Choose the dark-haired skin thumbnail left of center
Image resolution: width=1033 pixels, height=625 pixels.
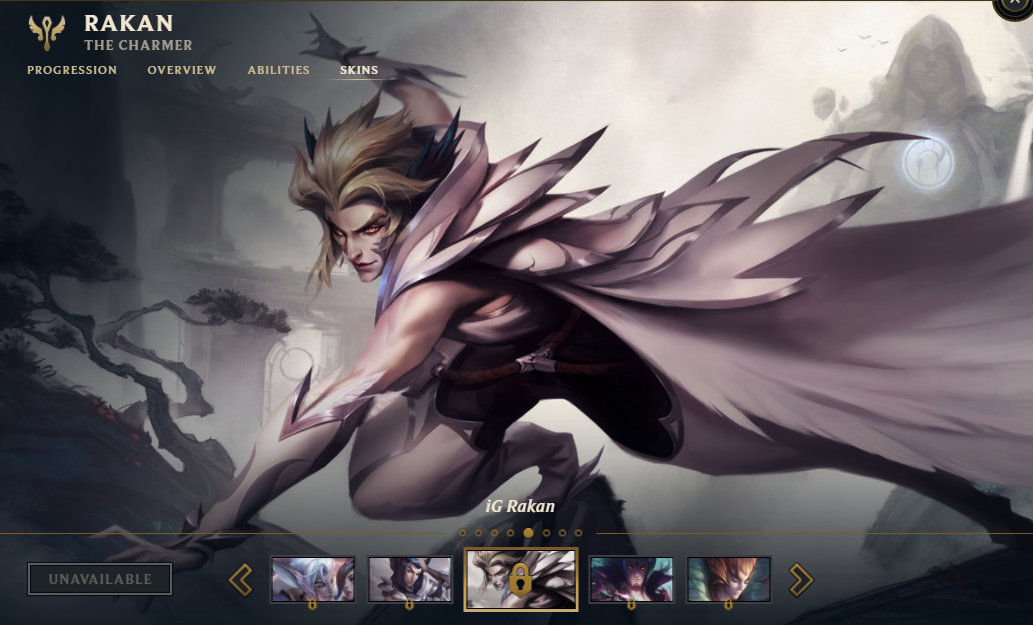coord(410,579)
